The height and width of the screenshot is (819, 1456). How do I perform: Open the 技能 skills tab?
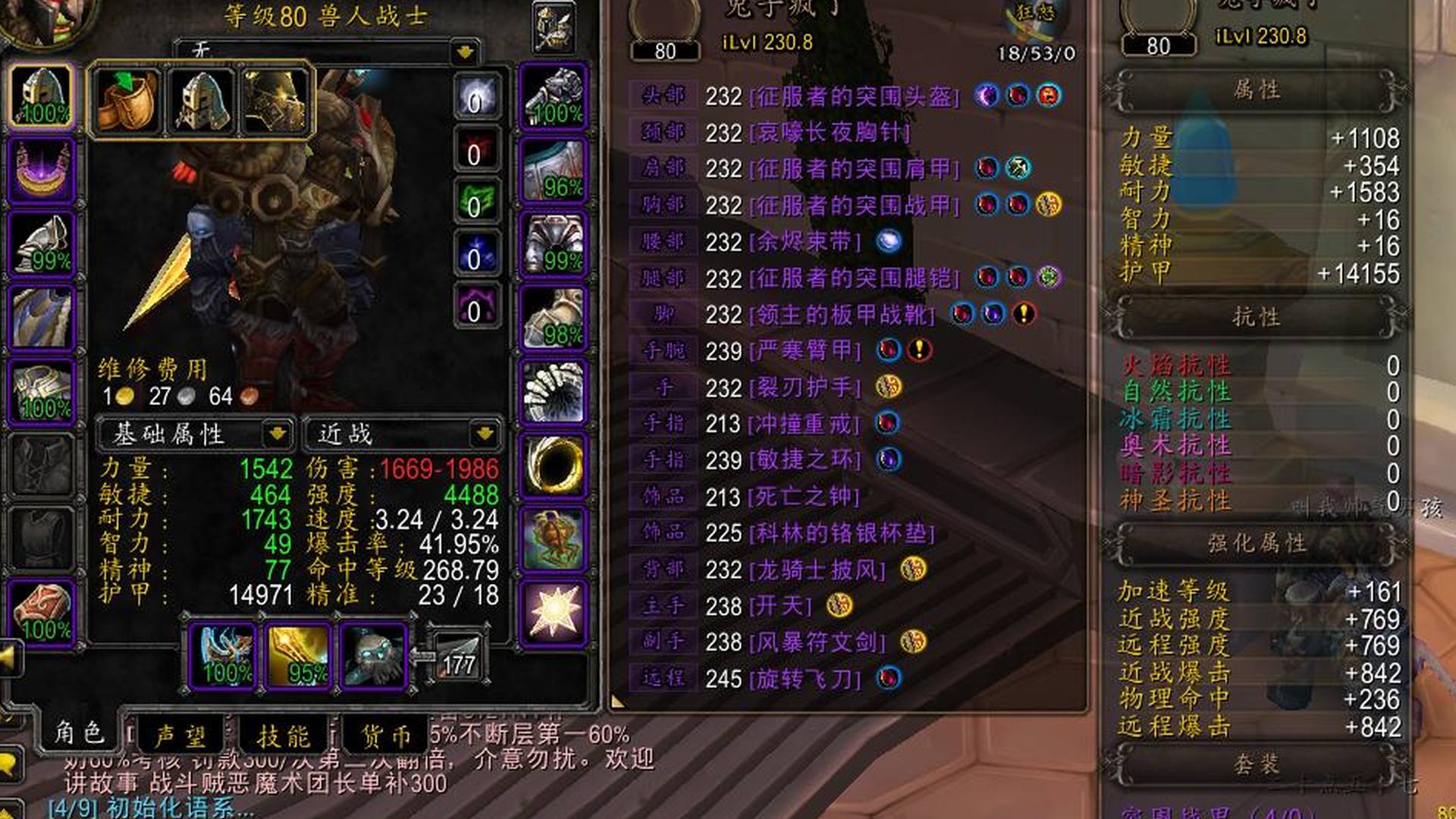(284, 735)
